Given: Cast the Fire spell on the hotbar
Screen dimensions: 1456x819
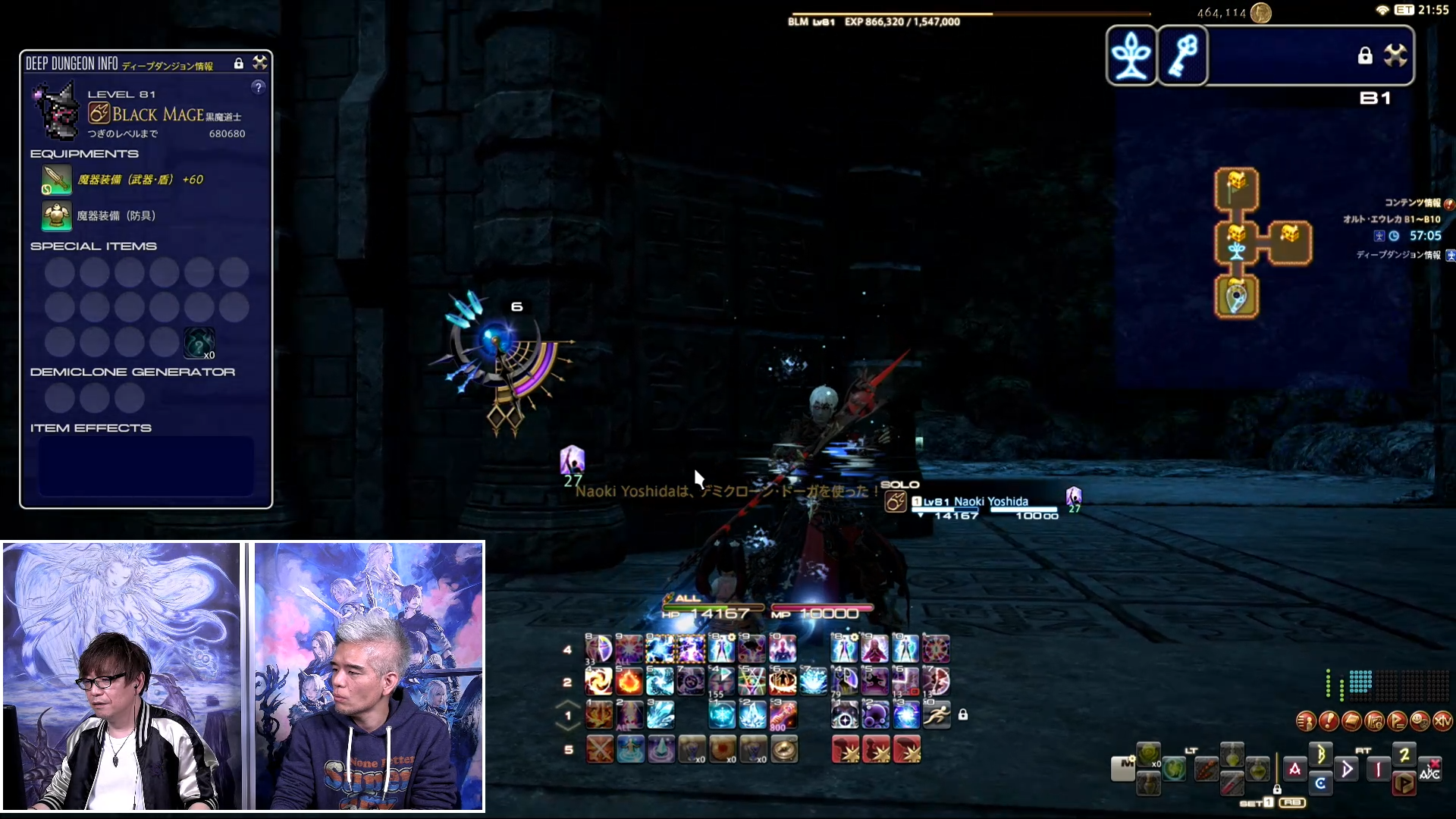Looking at the screenshot, I should pos(629,682).
